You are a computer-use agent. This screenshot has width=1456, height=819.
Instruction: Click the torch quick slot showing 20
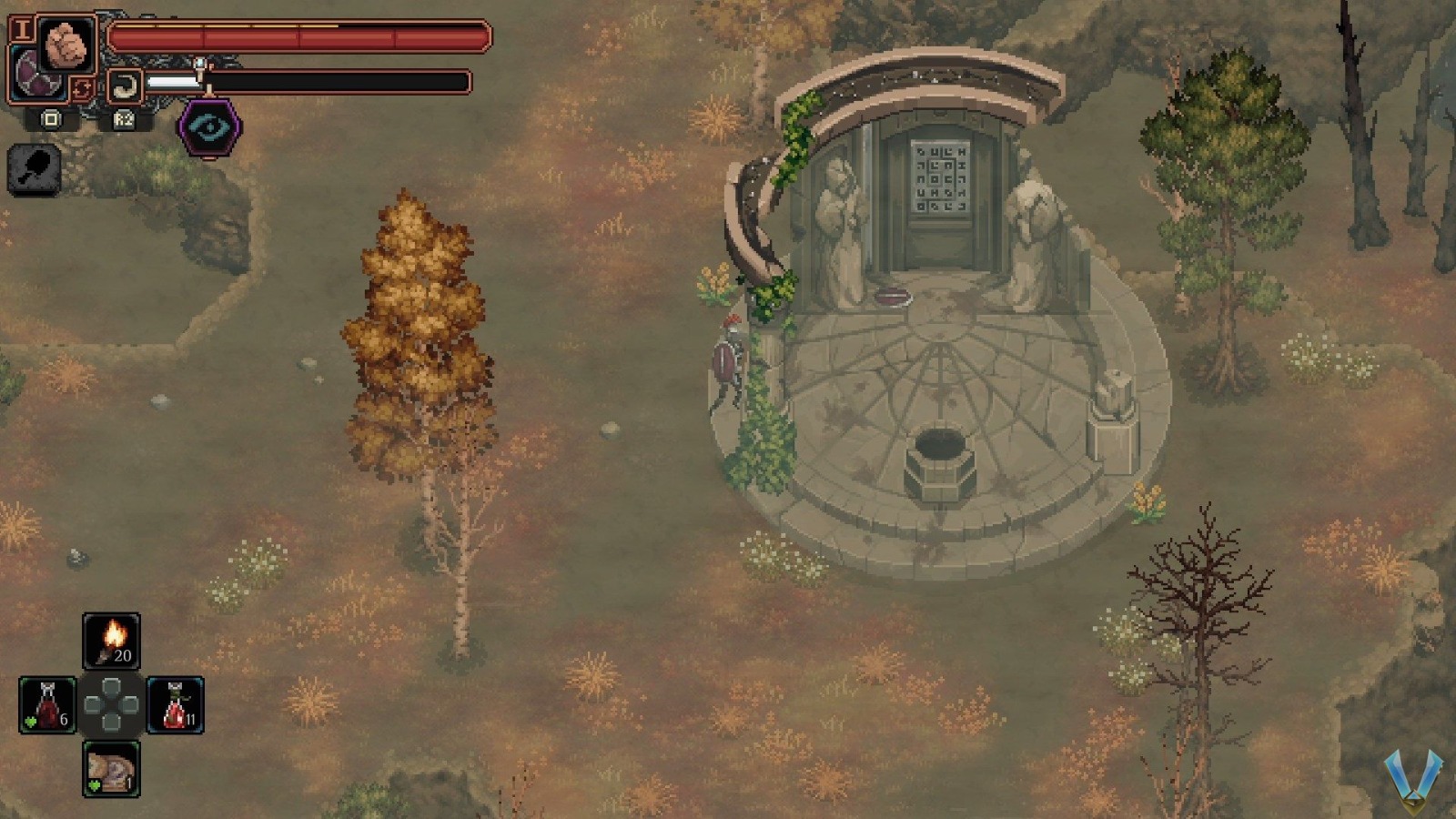point(113,640)
